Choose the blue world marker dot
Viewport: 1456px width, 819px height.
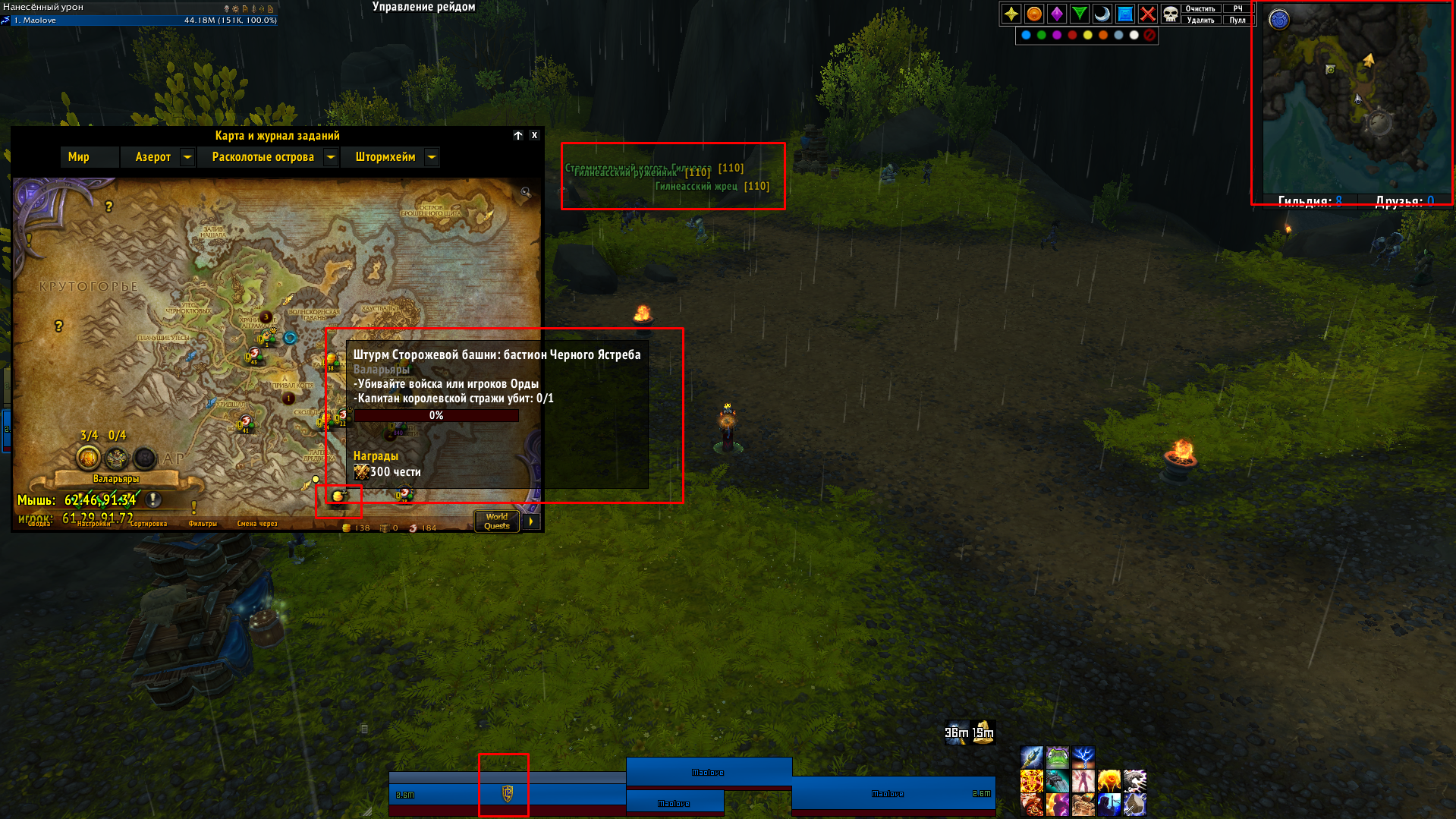tap(1026, 35)
